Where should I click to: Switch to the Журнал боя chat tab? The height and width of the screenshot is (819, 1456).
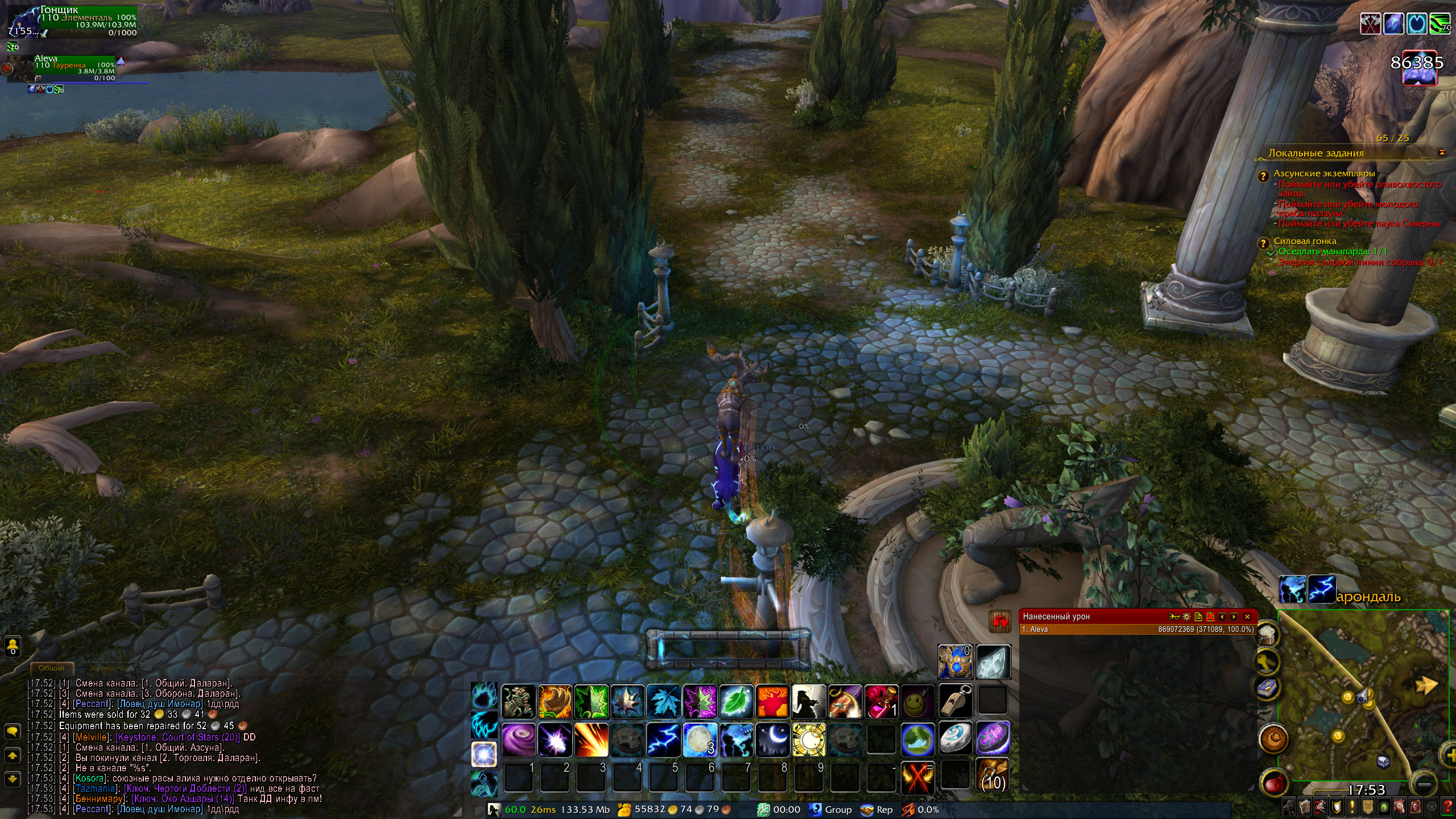[x=110, y=668]
